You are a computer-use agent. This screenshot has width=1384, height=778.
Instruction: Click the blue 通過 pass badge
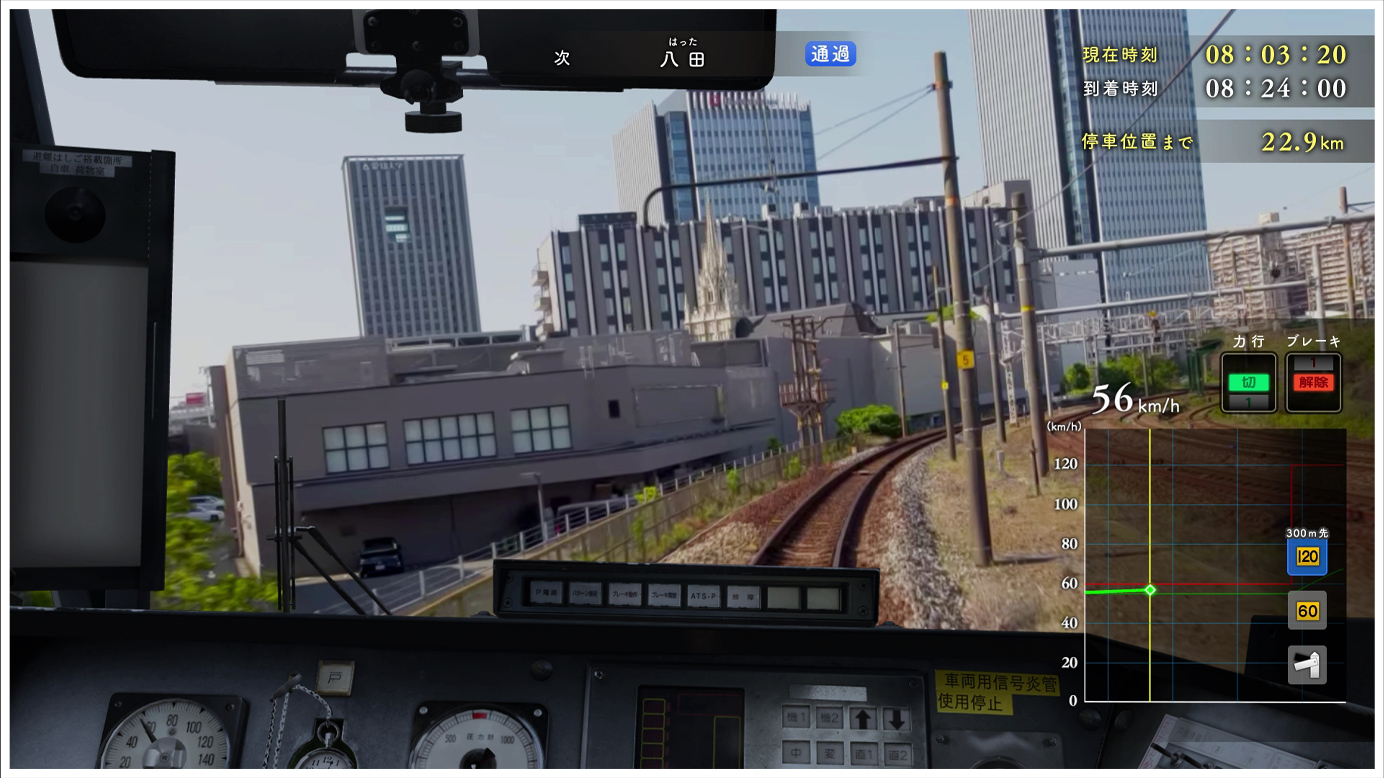point(830,54)
